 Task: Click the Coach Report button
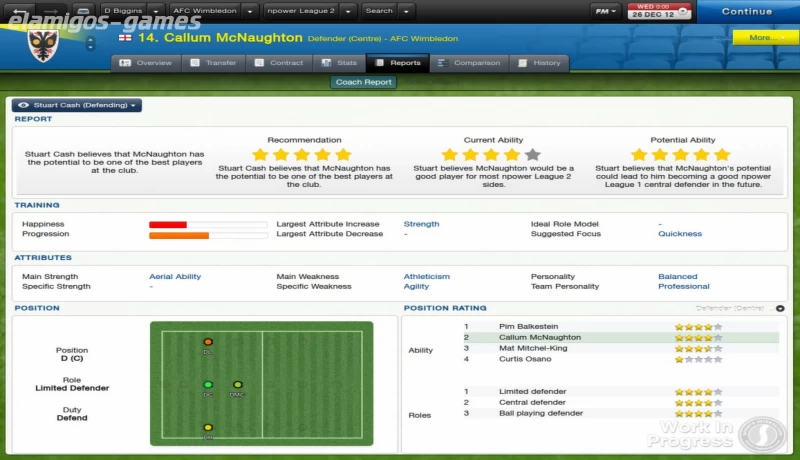pyautogui.click(x=363, y=83)
